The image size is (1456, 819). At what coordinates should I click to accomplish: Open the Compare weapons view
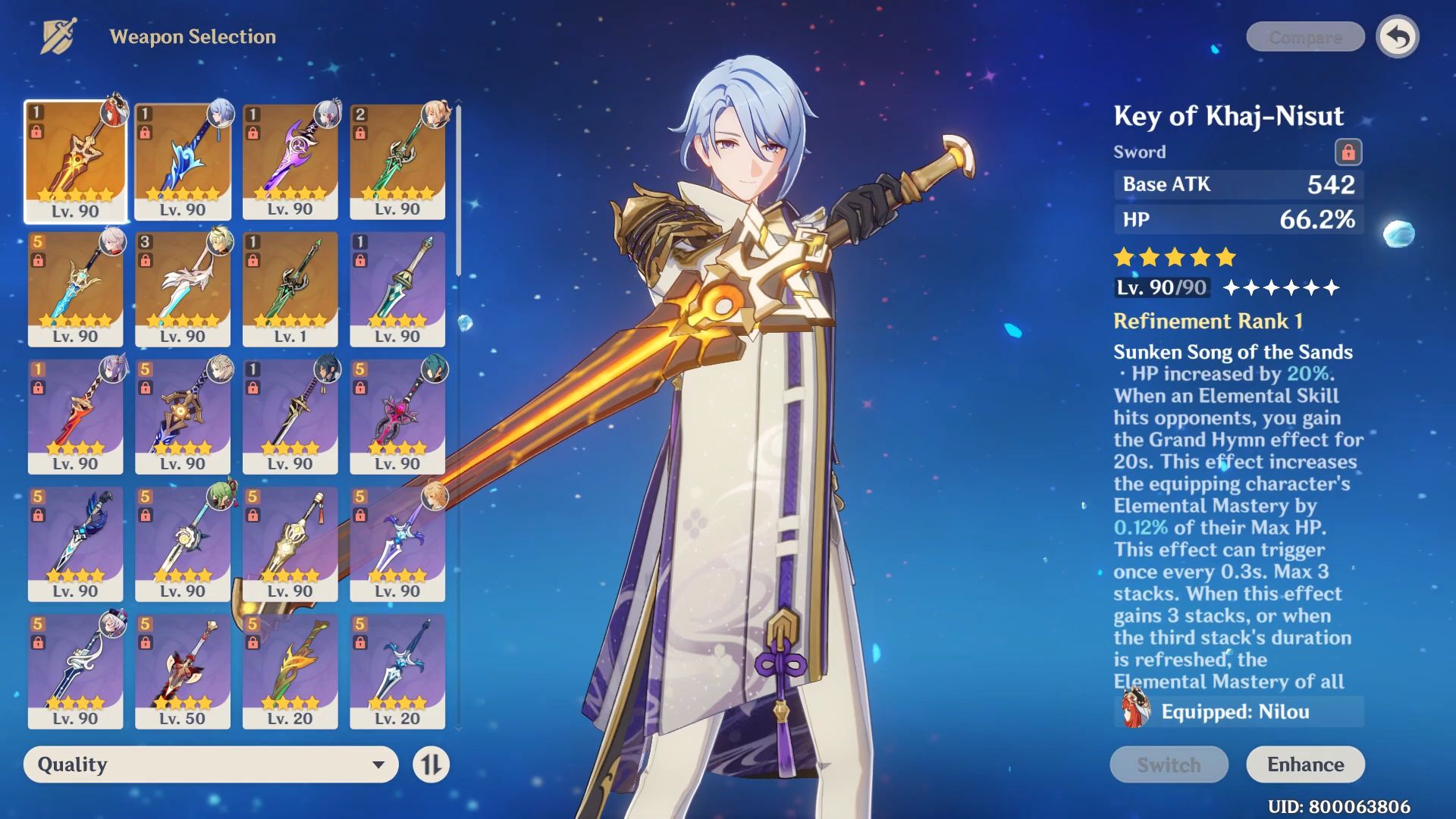[x=1305, y=37]
